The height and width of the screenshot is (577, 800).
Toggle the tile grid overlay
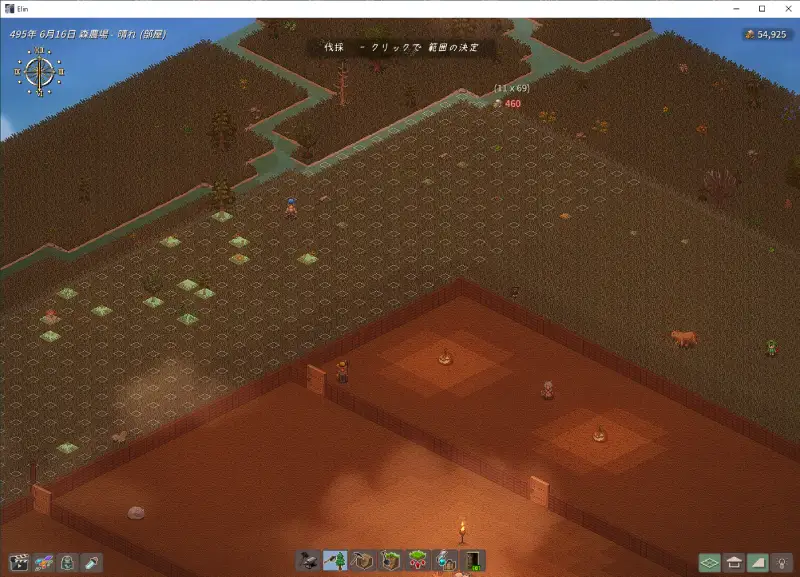(x=709, y=563)
